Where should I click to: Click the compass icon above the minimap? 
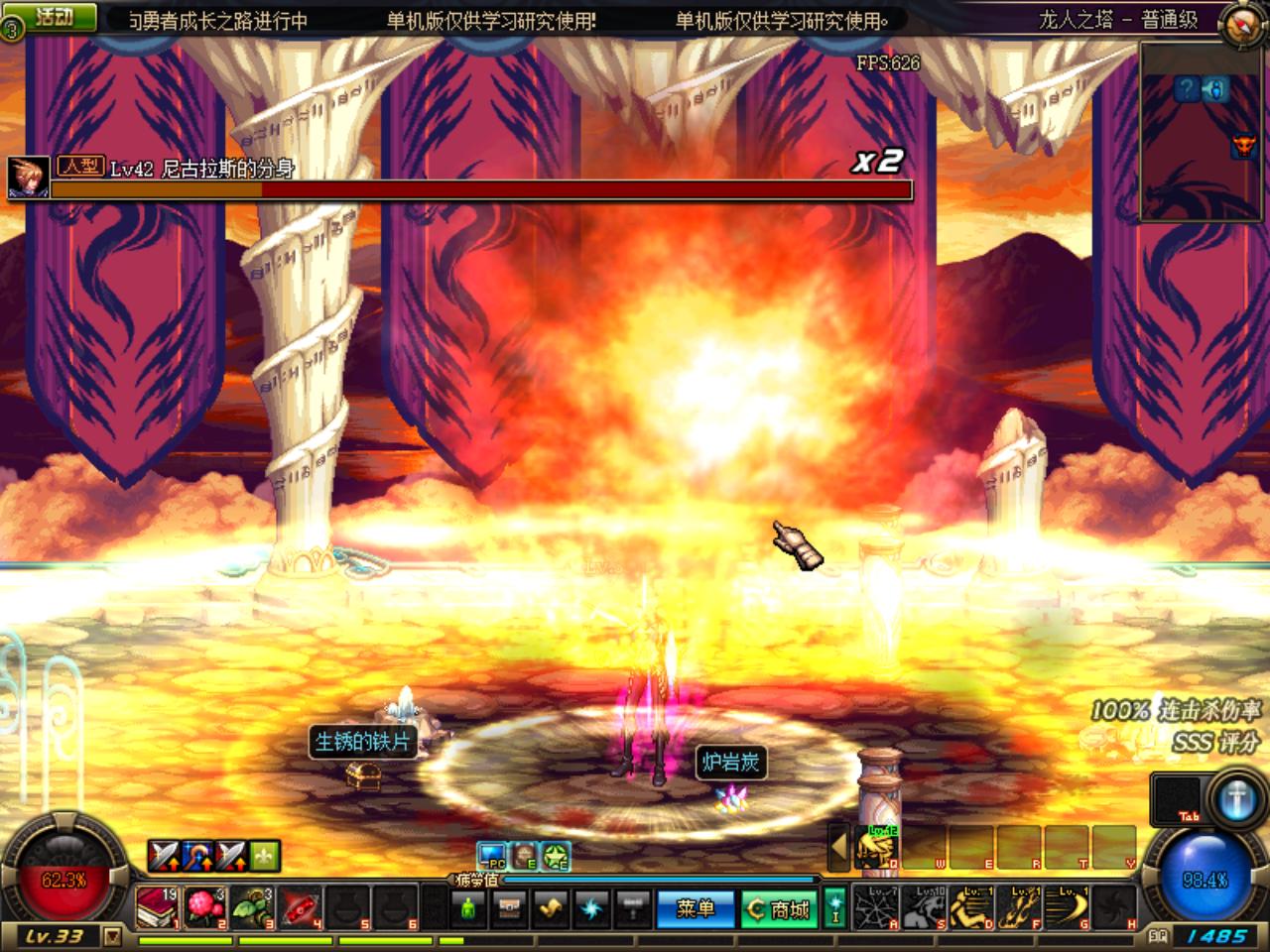pyautogui.click(x=1242, y=22)
